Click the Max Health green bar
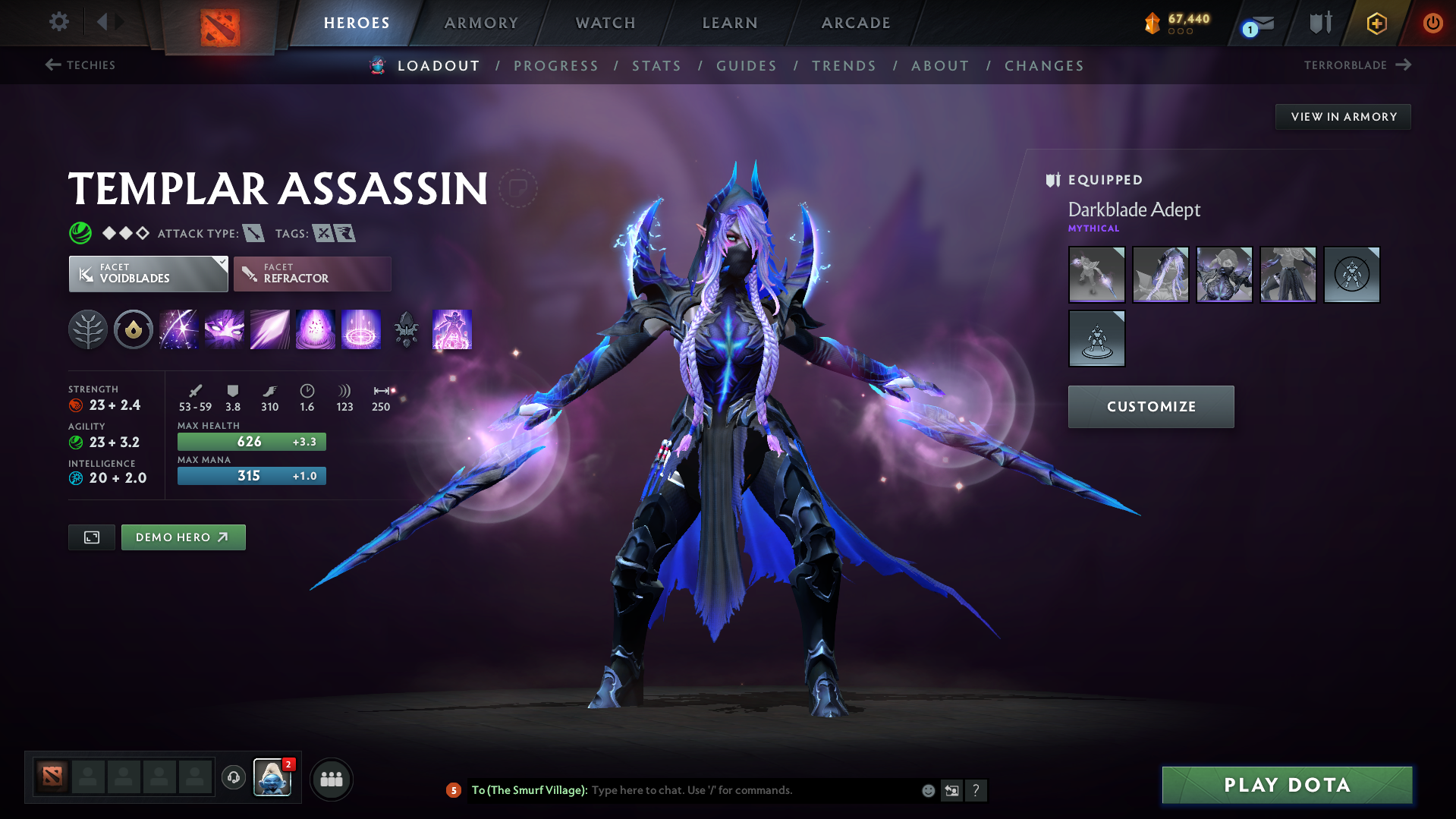The image size is (1456, 819). [x=250, y=441]
